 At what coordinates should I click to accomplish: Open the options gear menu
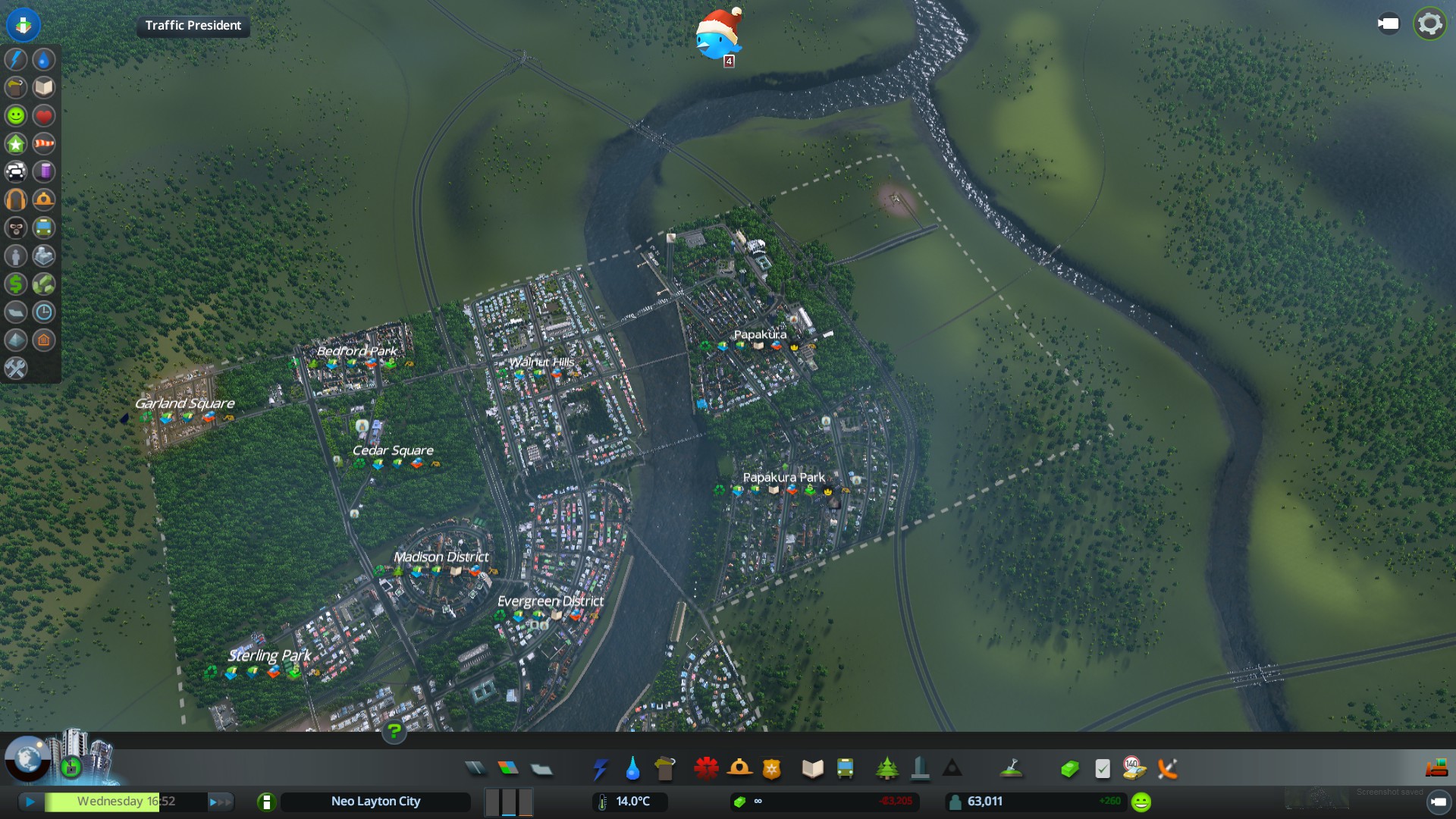[1429, 24]
